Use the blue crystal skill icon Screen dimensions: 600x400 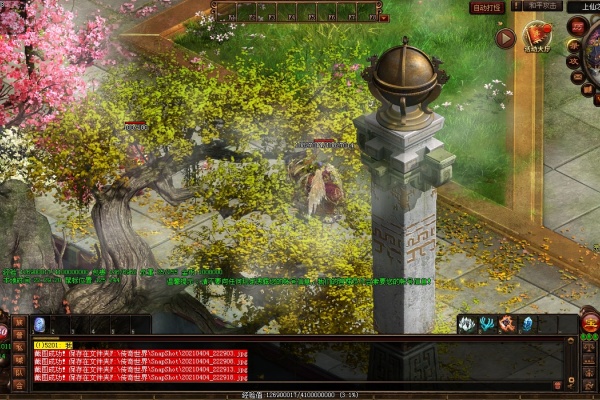[526, 324]
